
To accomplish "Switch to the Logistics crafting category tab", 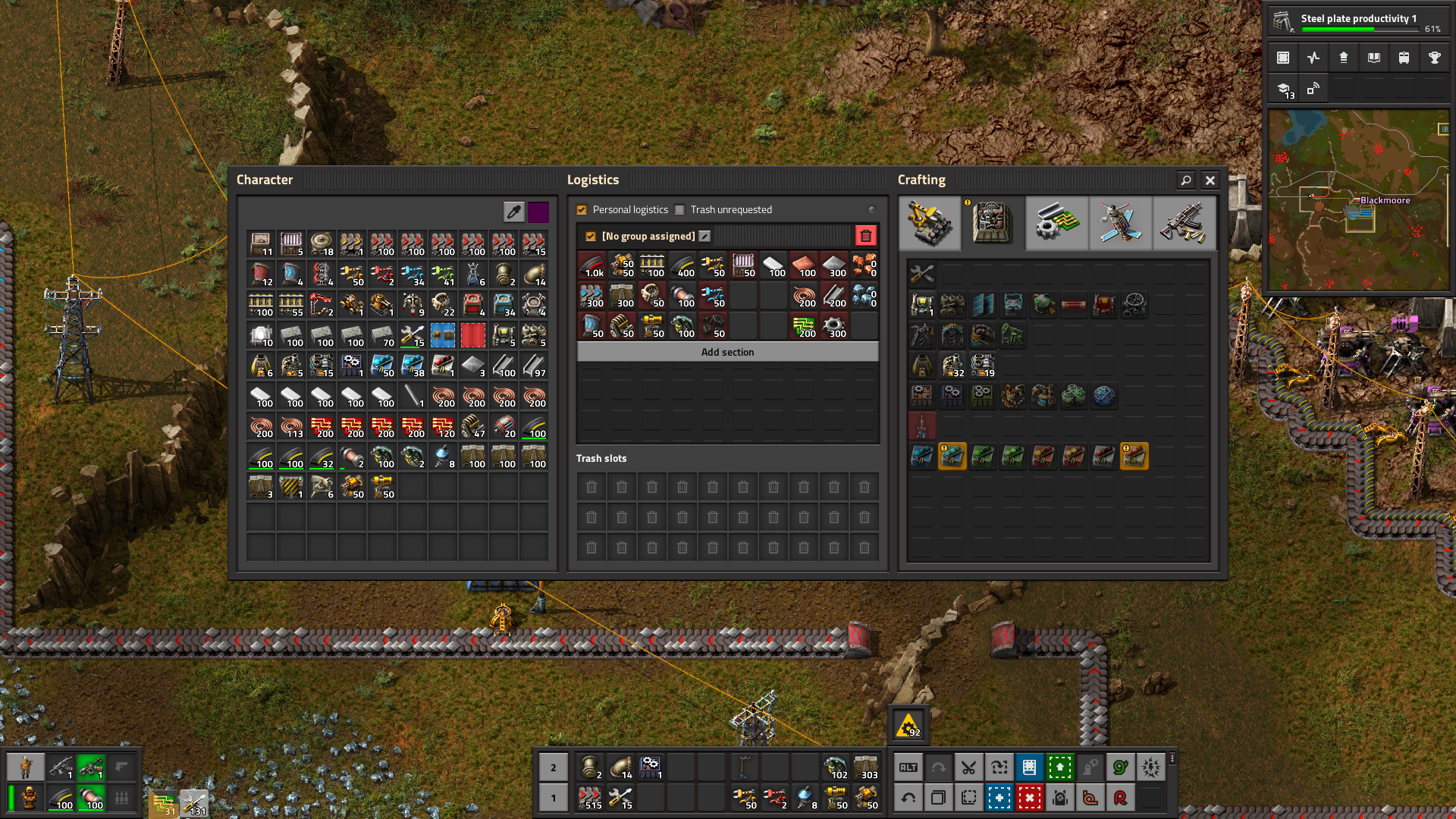I will [x=930, y=223].
